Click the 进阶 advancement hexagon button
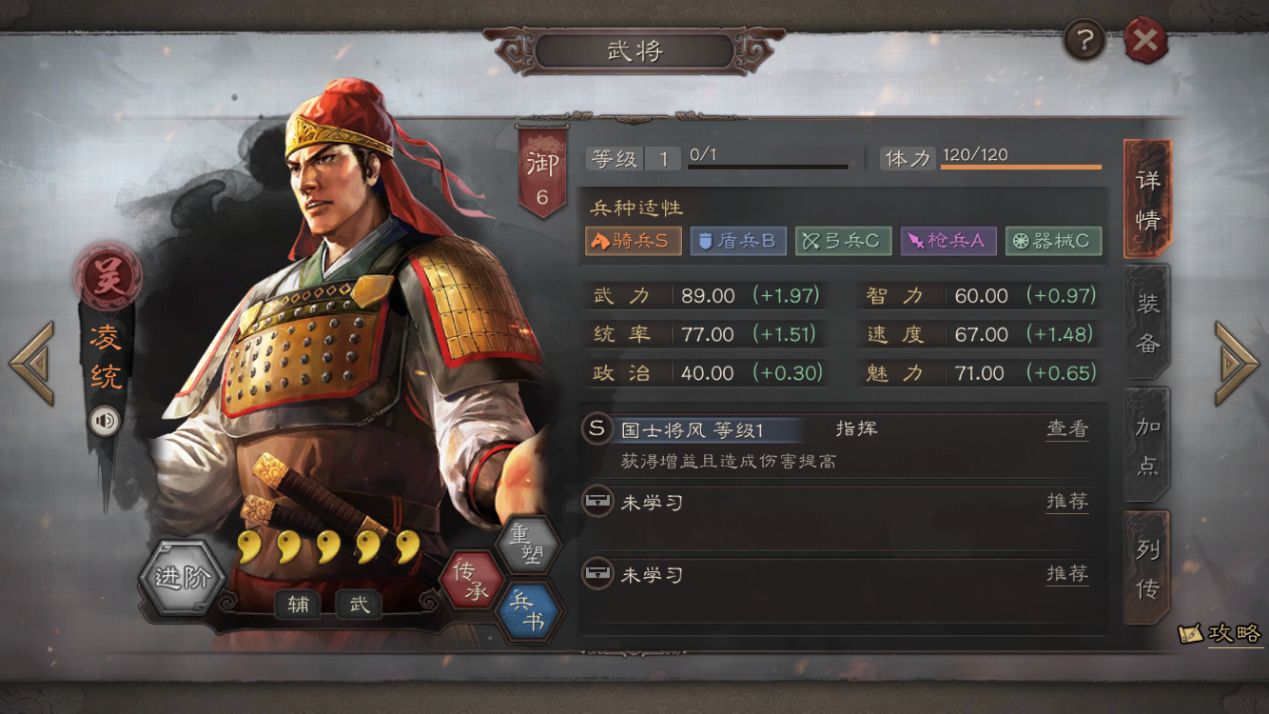The height and width of the screenshot is (714, 1269). [182, 579]
